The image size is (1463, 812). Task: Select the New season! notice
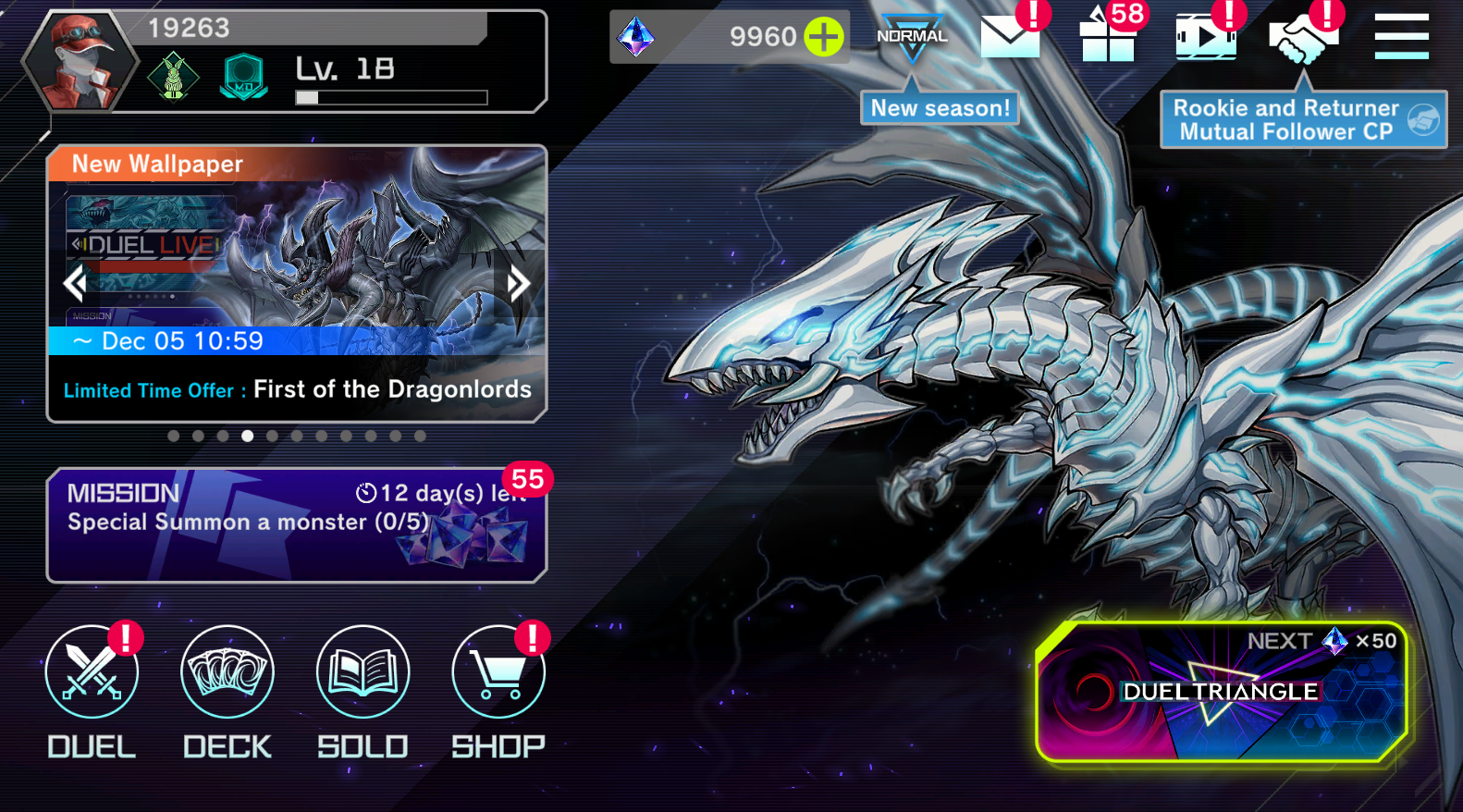click(940, 108)
